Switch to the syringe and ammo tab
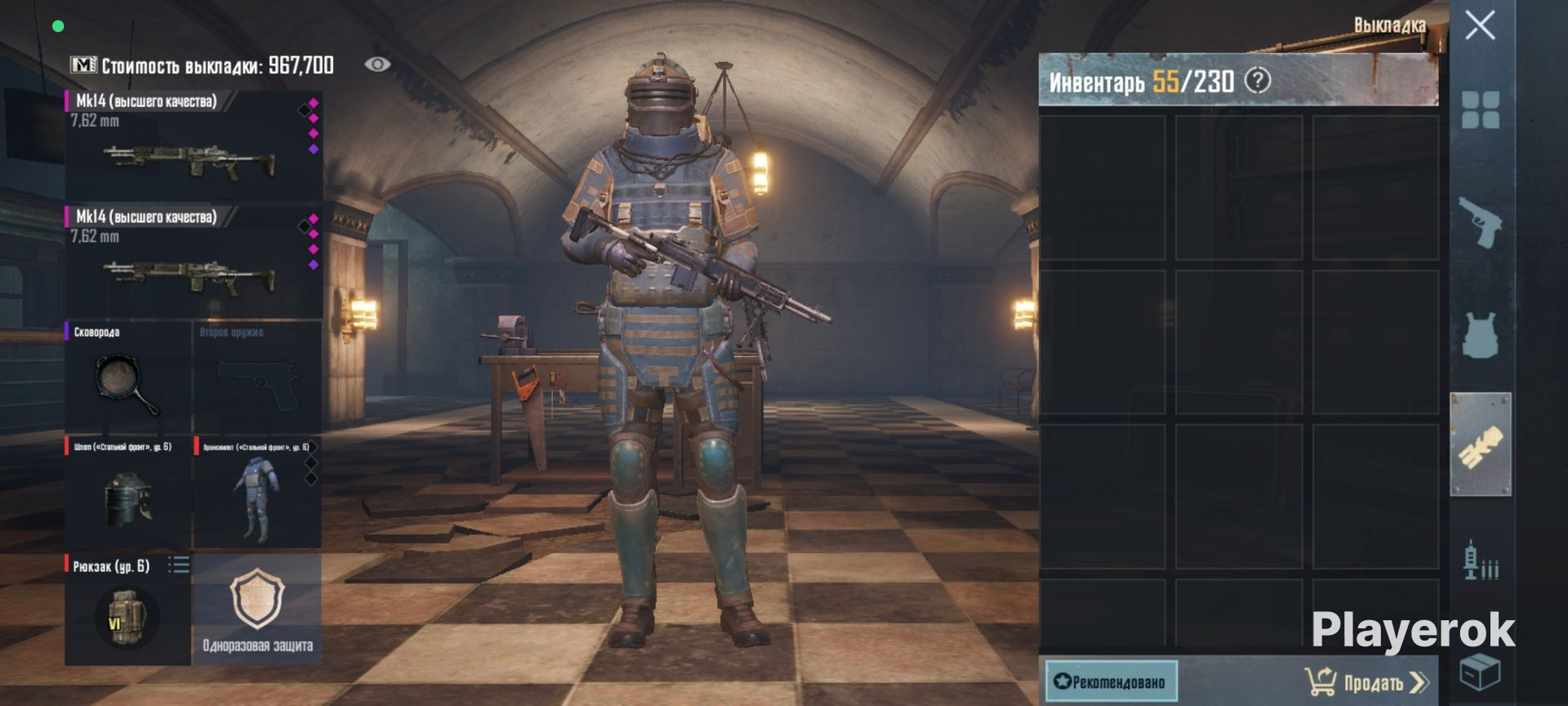 pos(1480,561)
